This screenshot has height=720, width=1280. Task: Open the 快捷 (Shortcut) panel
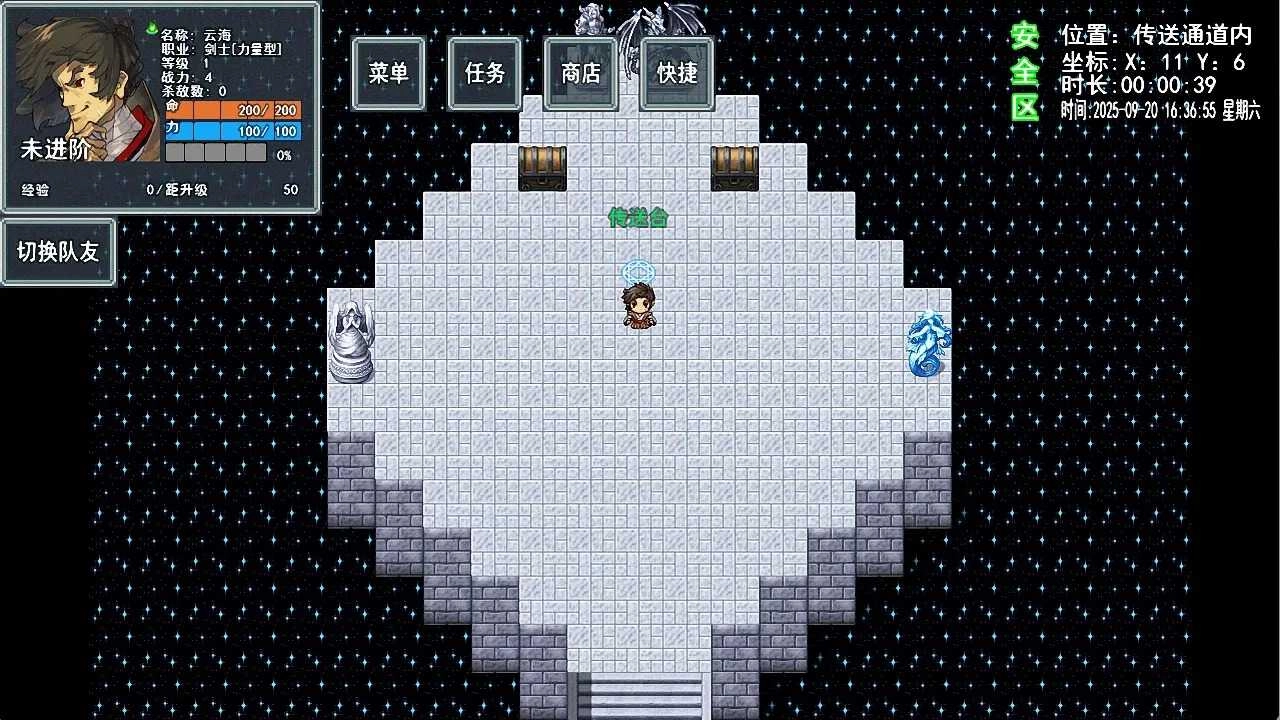676,73
